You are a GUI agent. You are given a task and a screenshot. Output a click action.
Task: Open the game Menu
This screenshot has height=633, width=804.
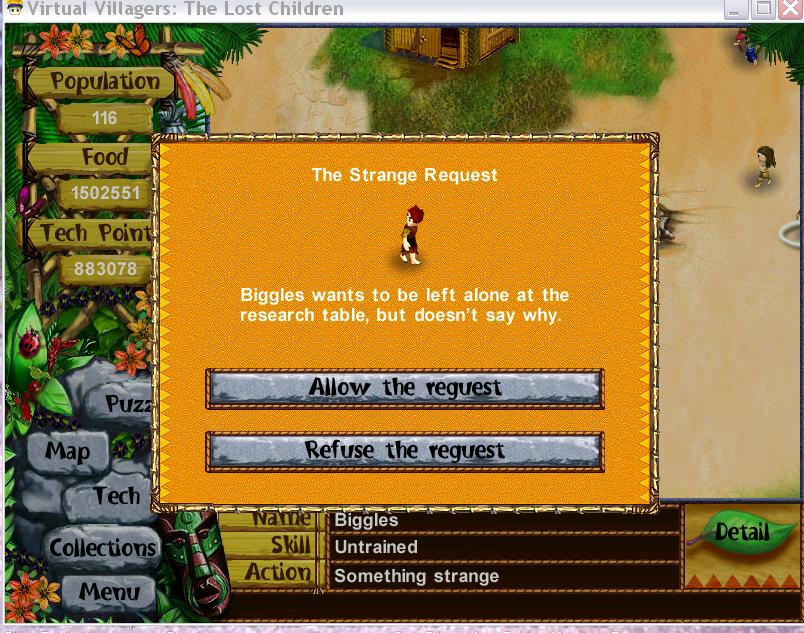(x=108, y=591)
